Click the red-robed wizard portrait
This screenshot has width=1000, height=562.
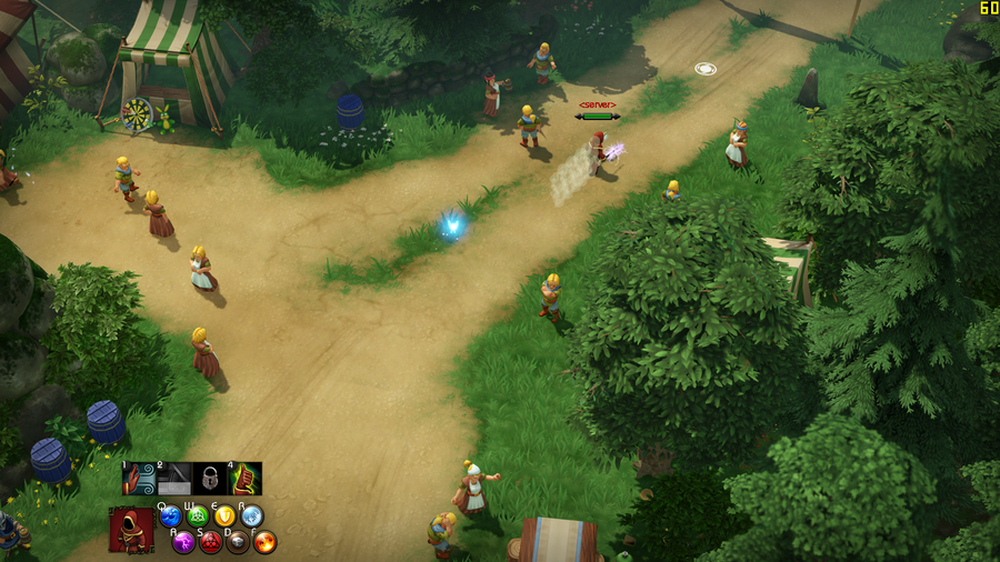tap(131, 530)
